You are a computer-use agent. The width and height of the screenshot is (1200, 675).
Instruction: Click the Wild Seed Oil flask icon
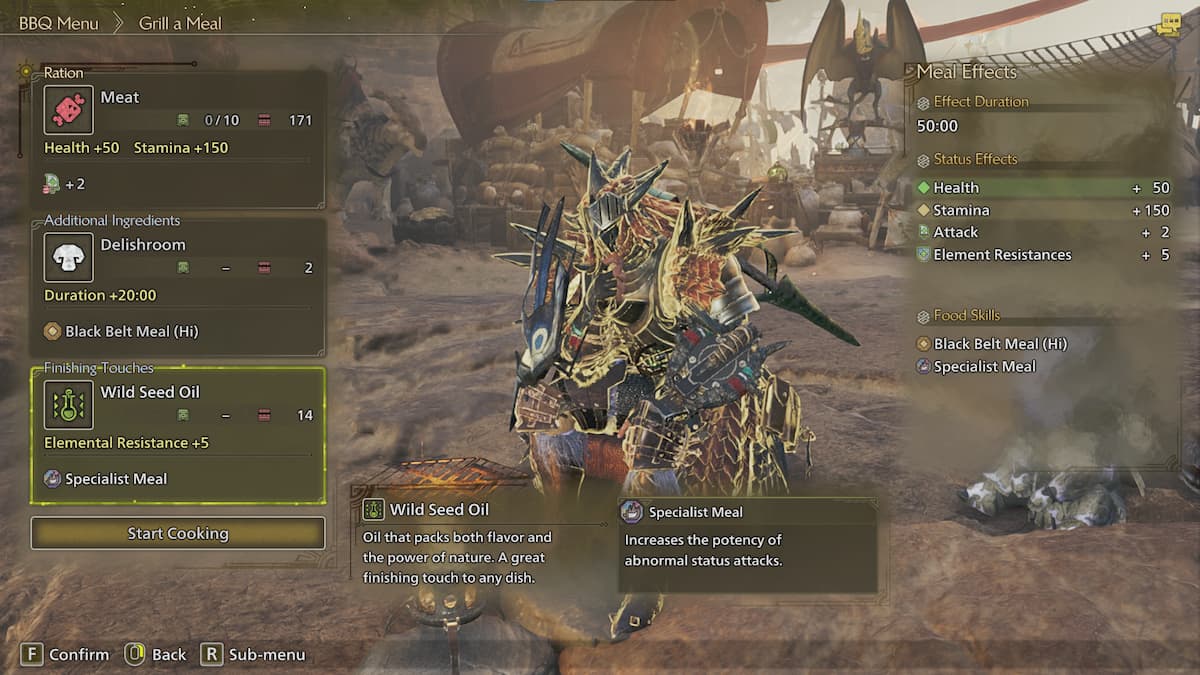(69, 405)
